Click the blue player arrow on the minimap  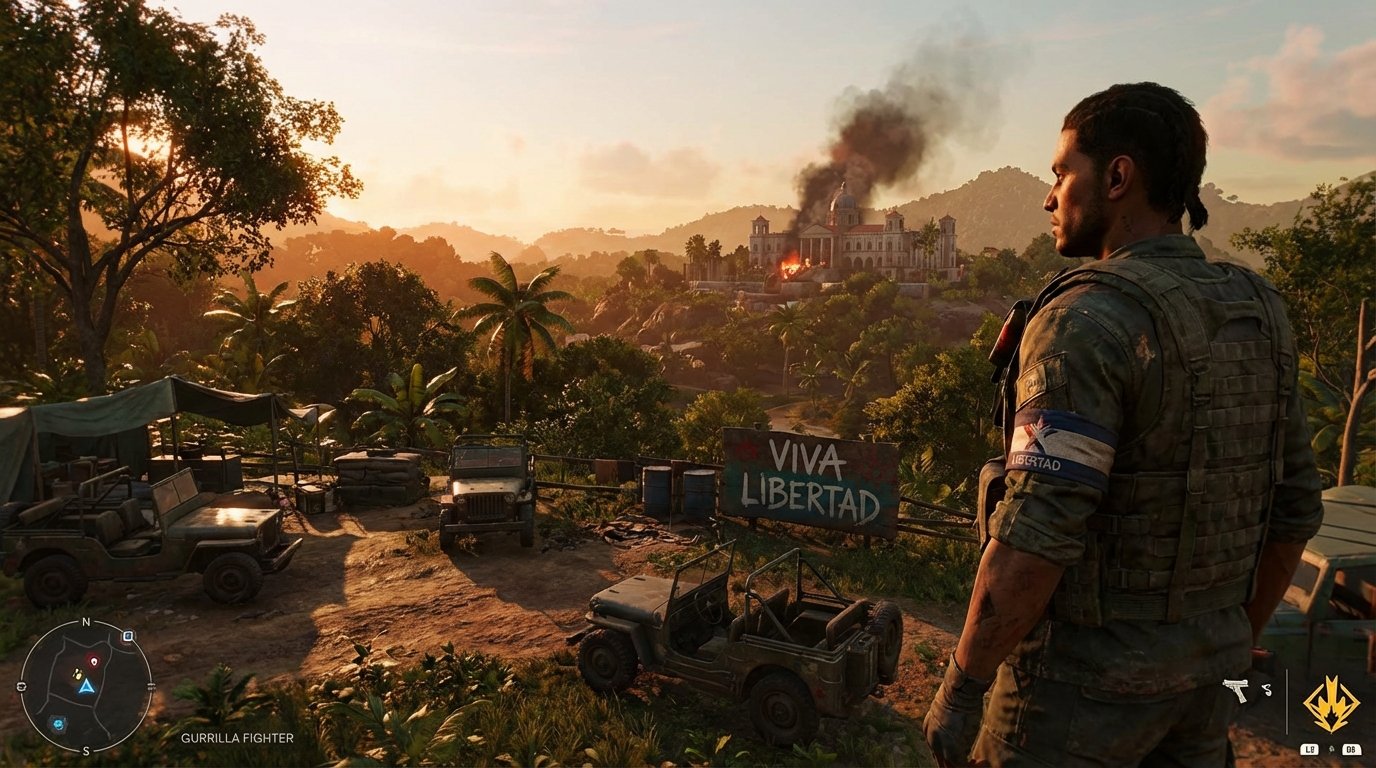pos(86,688)
